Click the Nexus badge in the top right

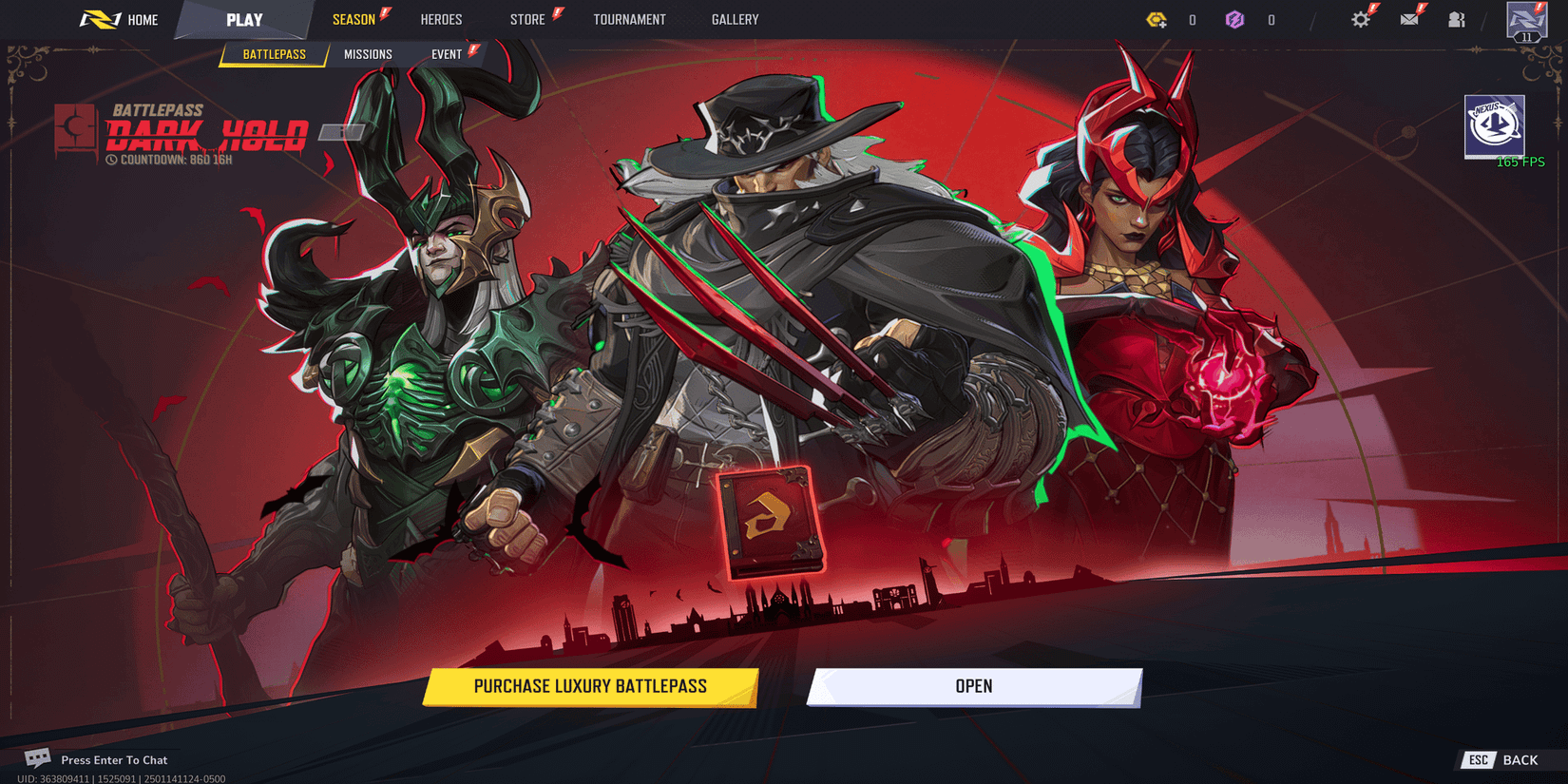pyautogui.click(x=1495, y=126)
